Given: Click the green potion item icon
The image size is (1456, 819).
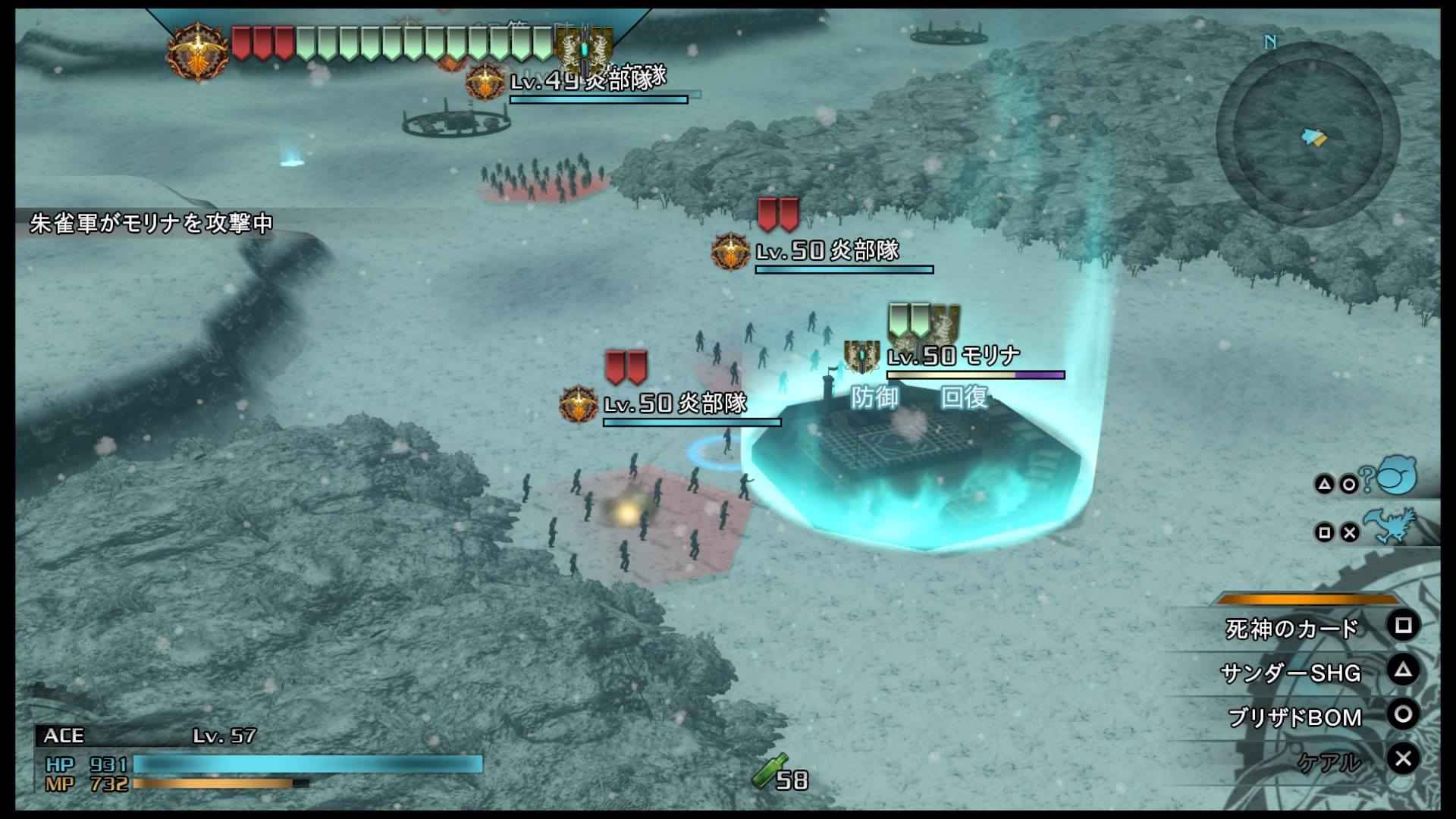Looking at the screenshot, I should coord(769,772).
